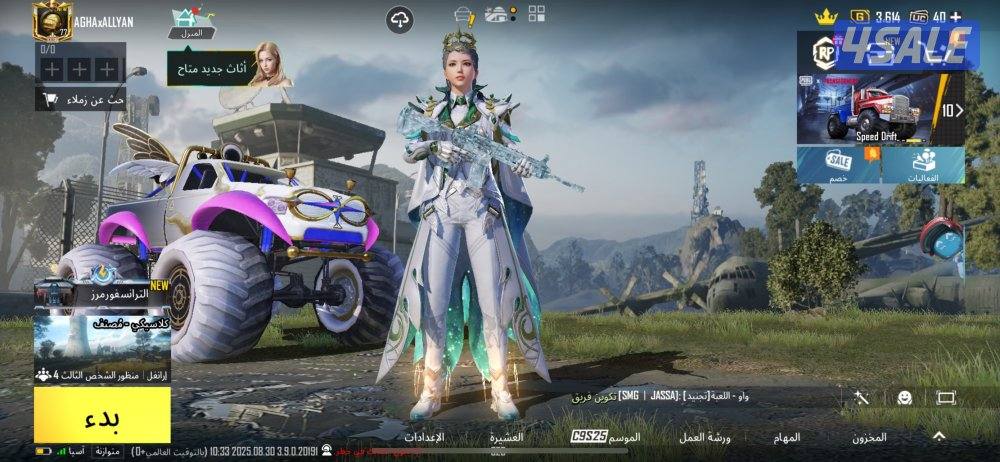Select the Transformers mode banner
The height and width of the screenshot is (462, 1000).
[102, 289]
